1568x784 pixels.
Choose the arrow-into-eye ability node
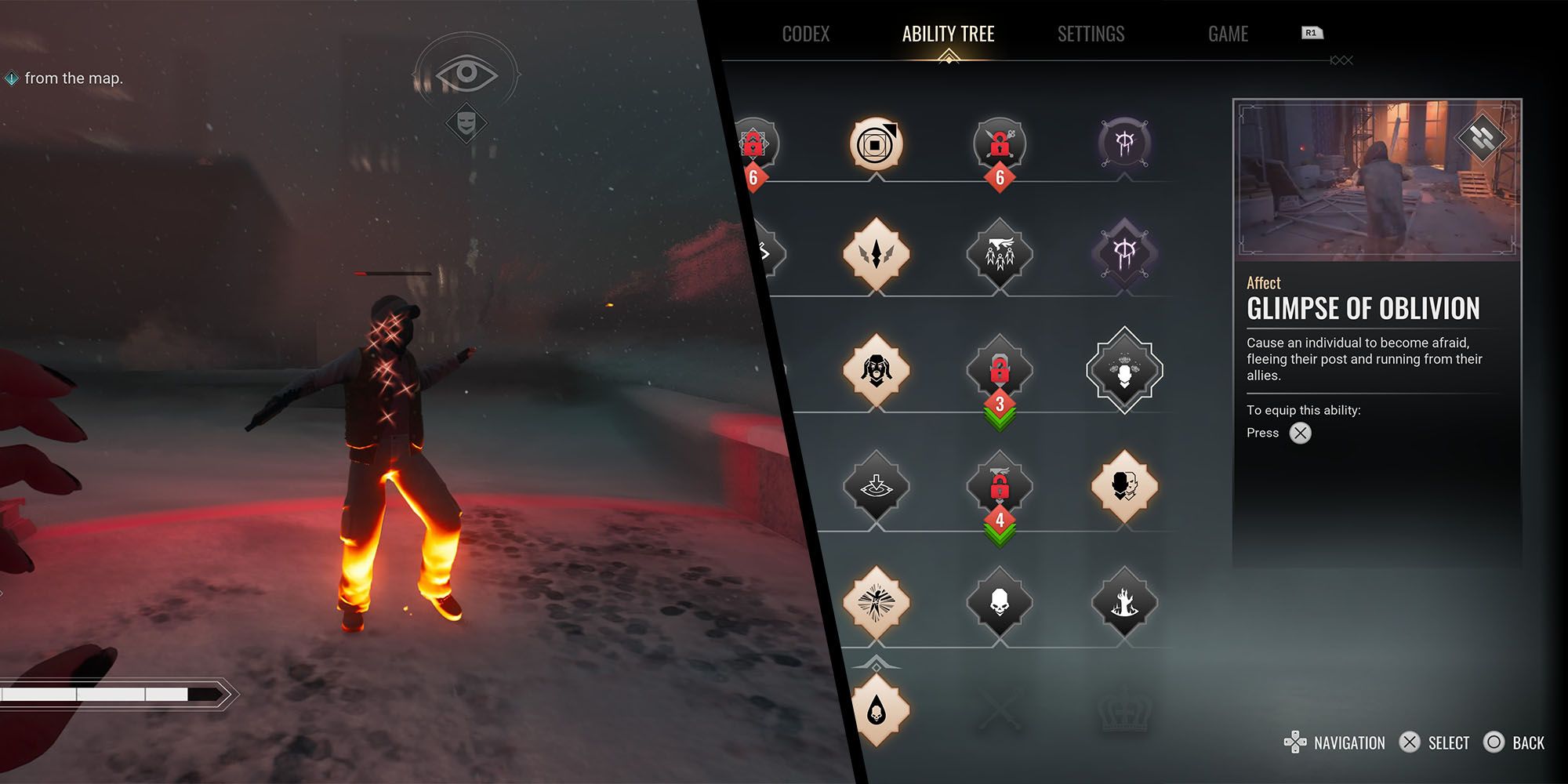coord(876,486)
